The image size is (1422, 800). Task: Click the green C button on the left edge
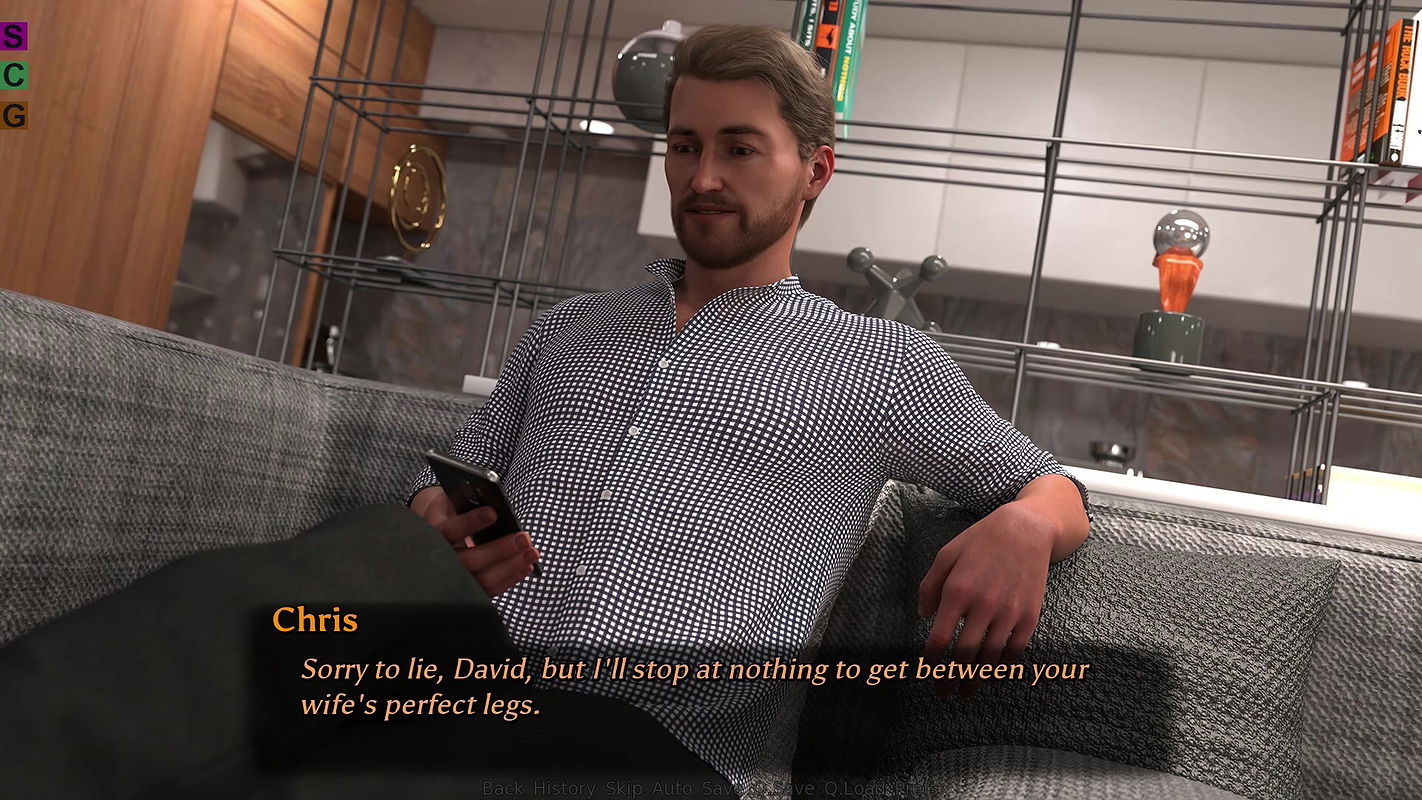click(x=14, y=74)
